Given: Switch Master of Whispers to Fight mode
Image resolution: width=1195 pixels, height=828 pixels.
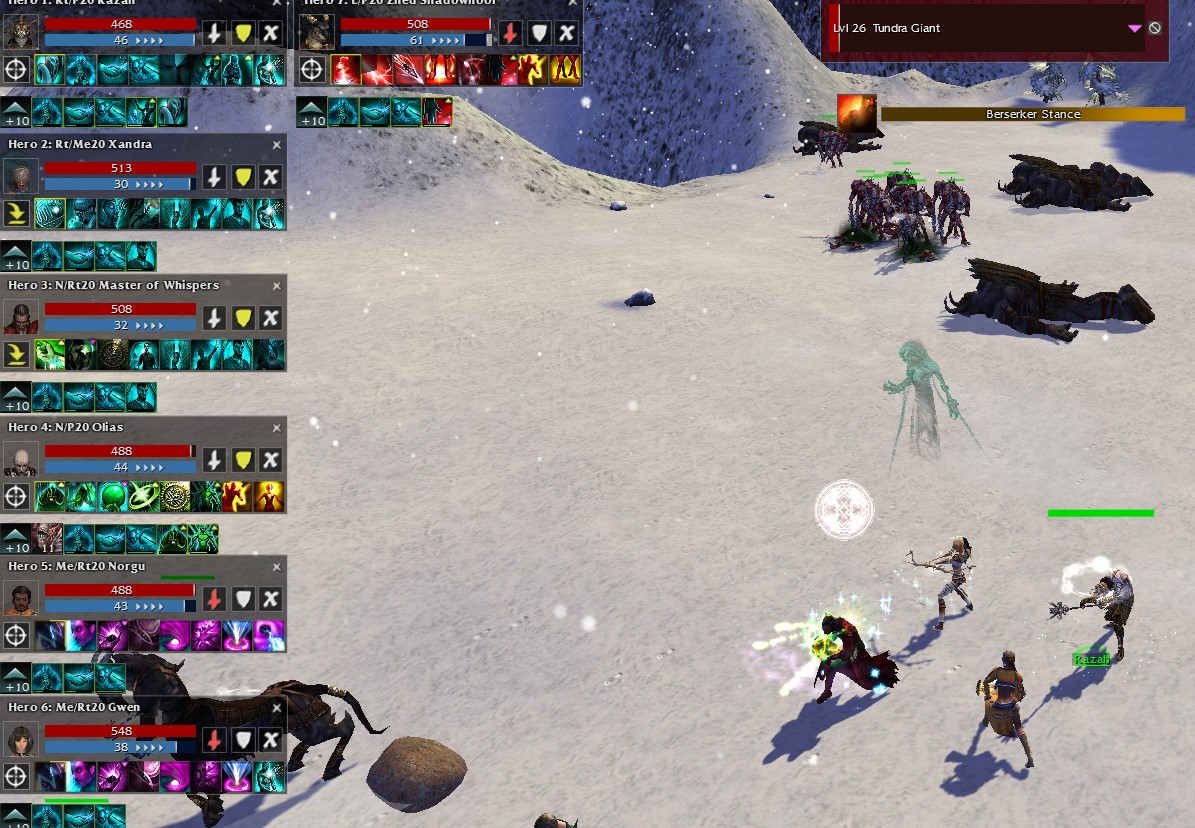Looking at the screenshot, I should (x=213, y=318).
